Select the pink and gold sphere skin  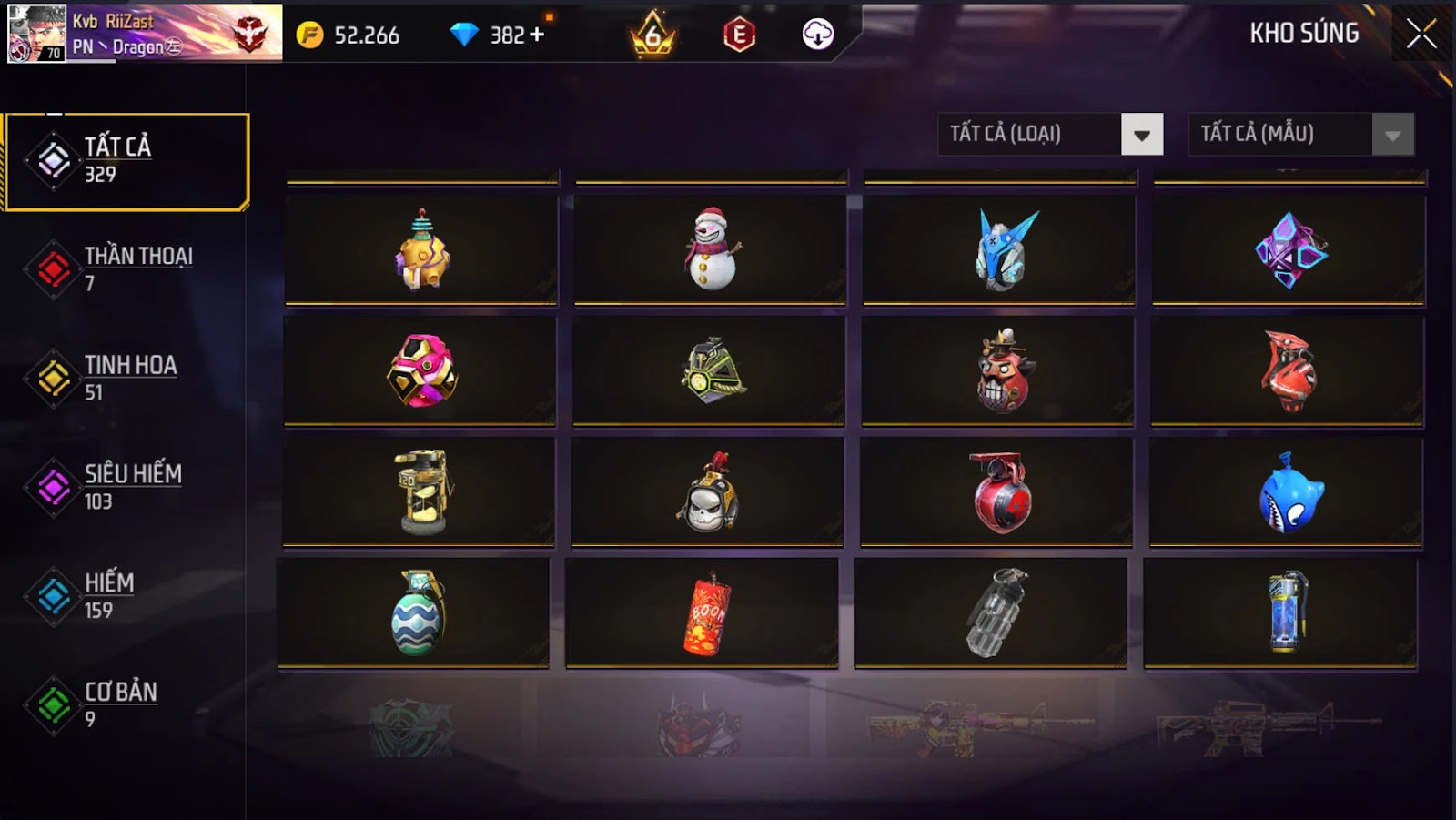point(421,370)
